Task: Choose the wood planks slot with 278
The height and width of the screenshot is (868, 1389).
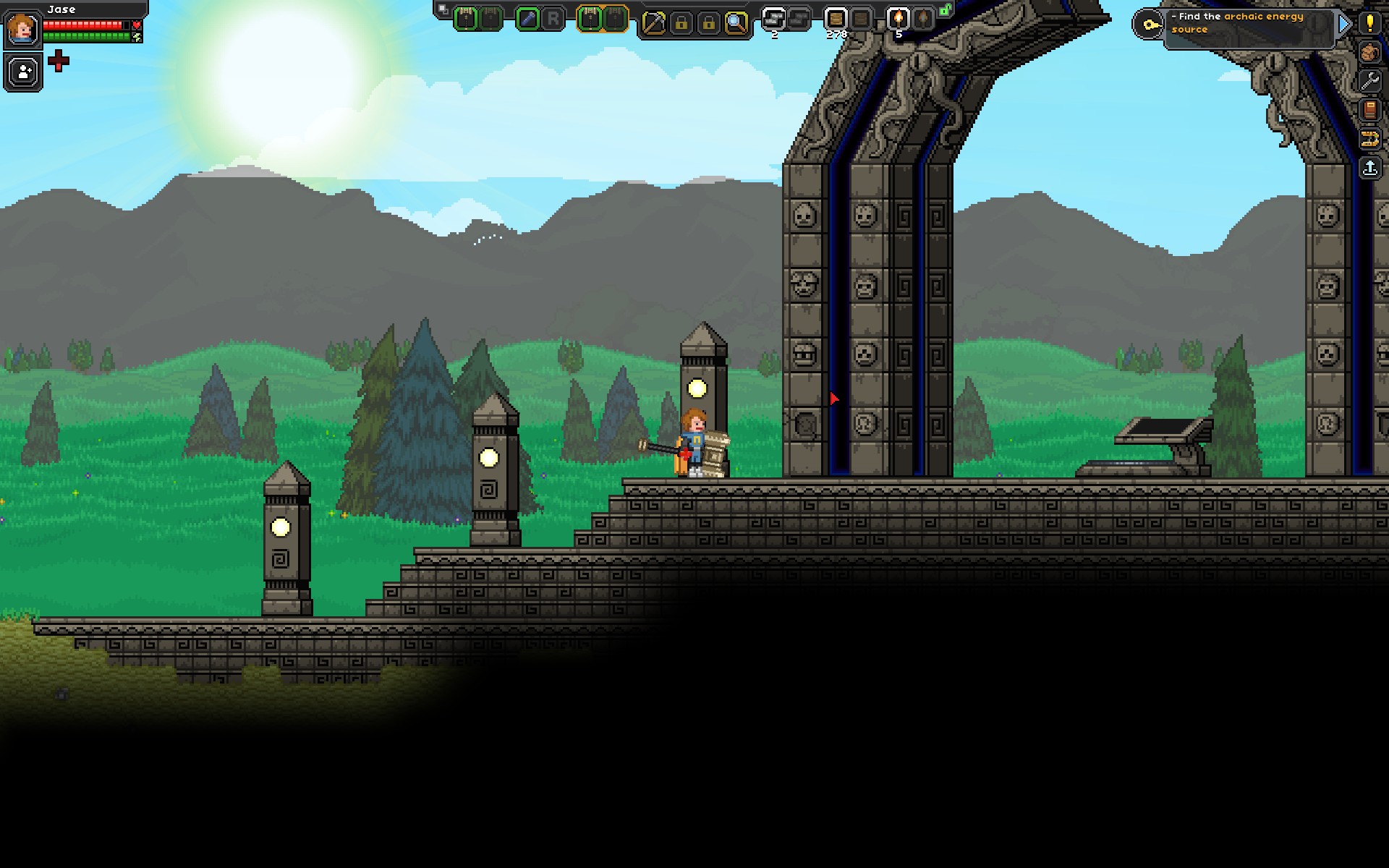Action: click(836, 19)
